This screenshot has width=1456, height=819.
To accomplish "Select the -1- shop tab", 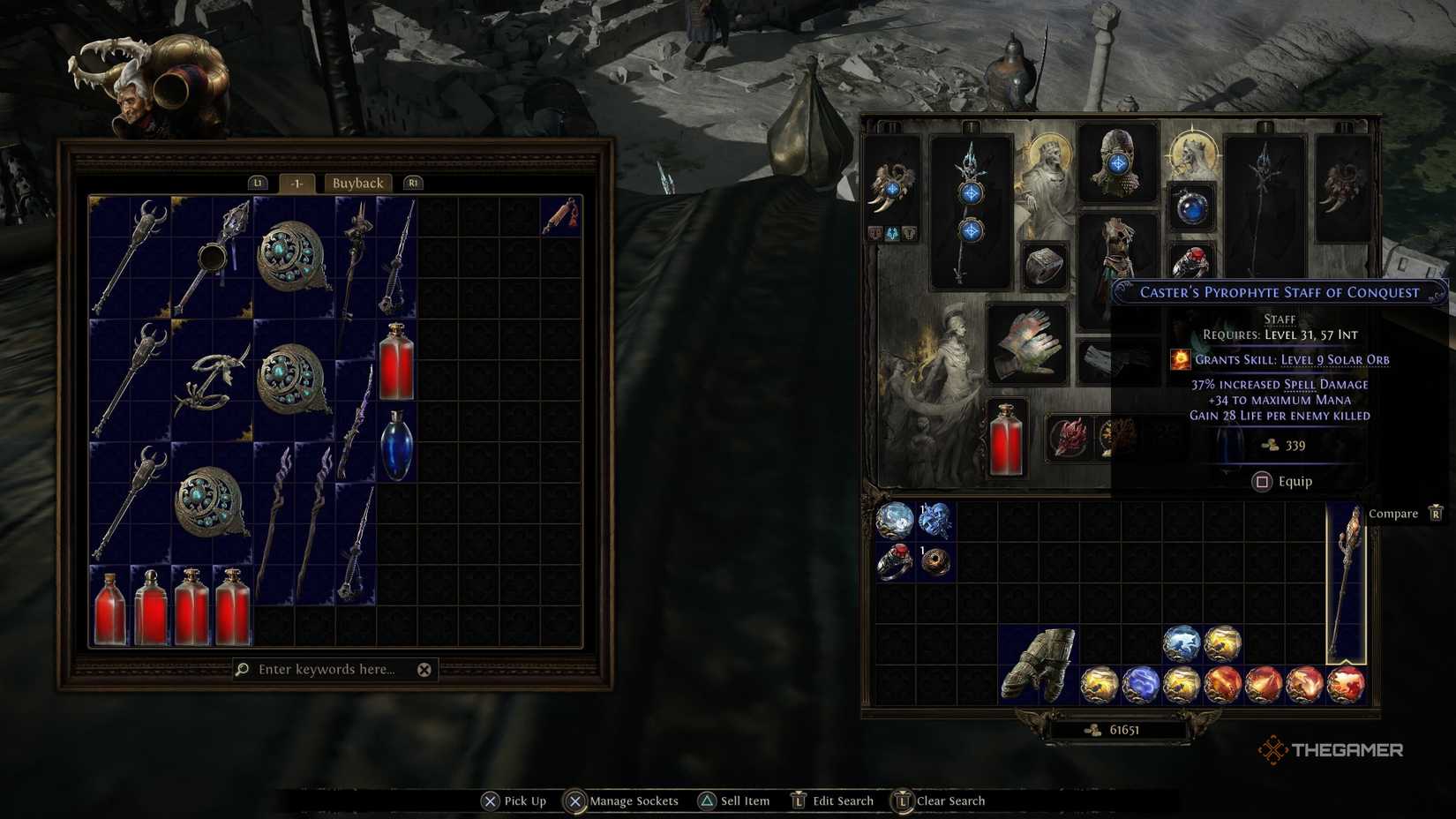I will pos(296,183).
